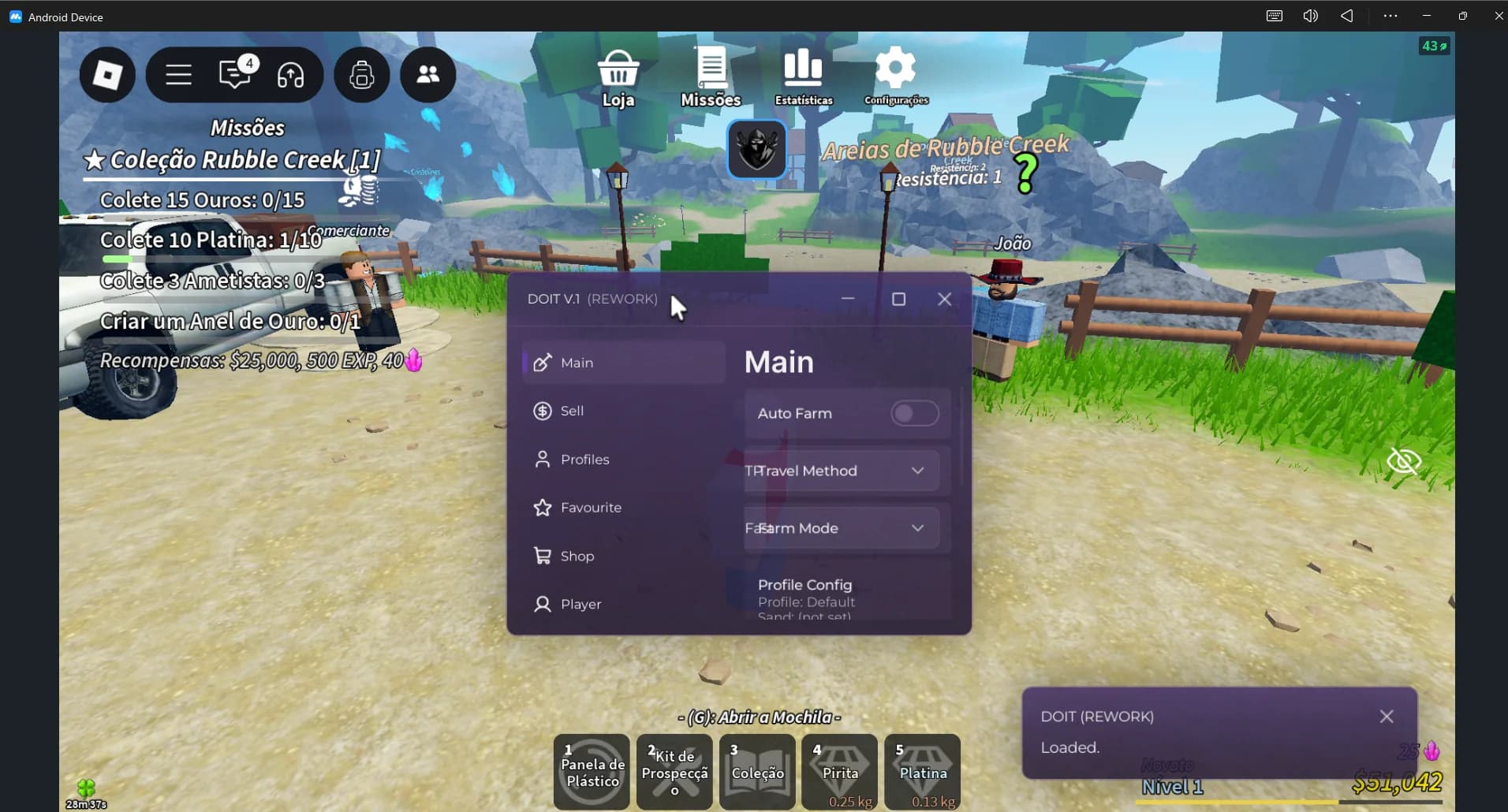Open the players list icon
Viewport: 1508px width, 812px height.
click(427, 75)
